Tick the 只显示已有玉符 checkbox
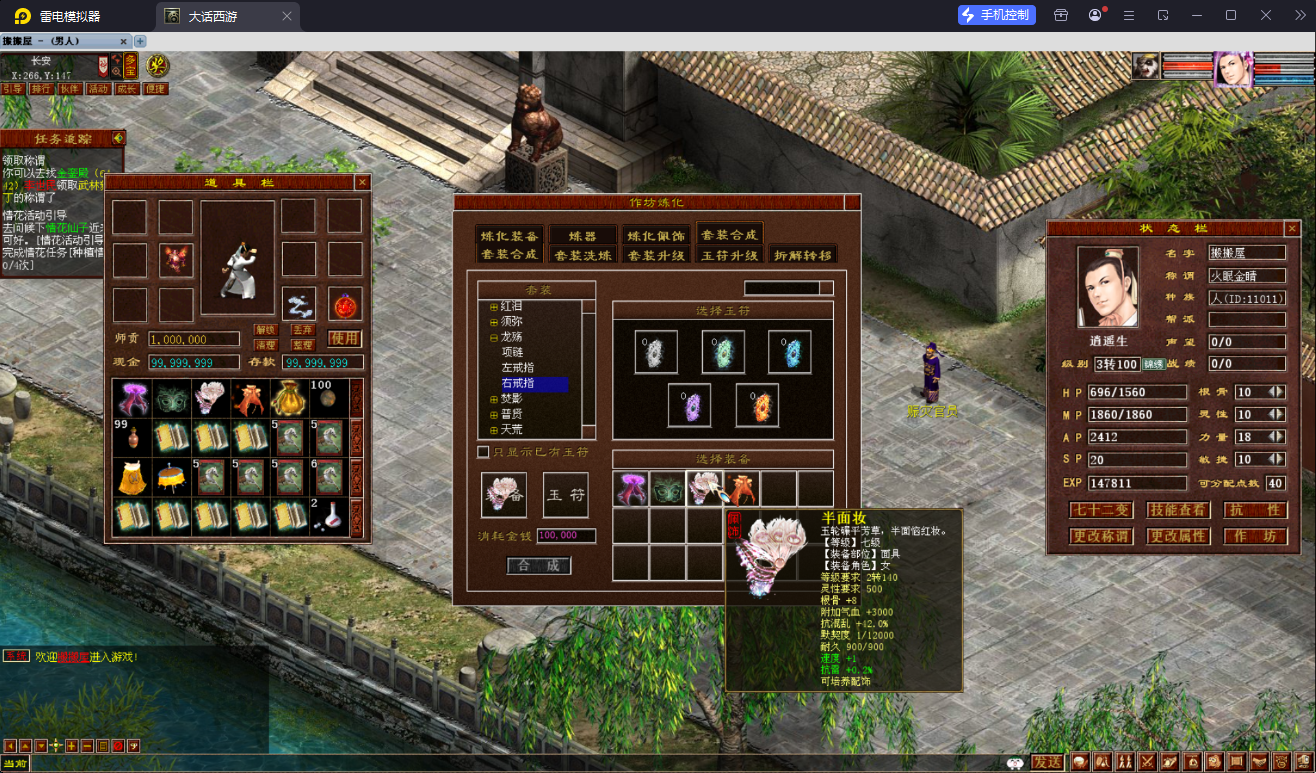The height and width of the screenshot is (773, 1316). click(x=484, y=452)
